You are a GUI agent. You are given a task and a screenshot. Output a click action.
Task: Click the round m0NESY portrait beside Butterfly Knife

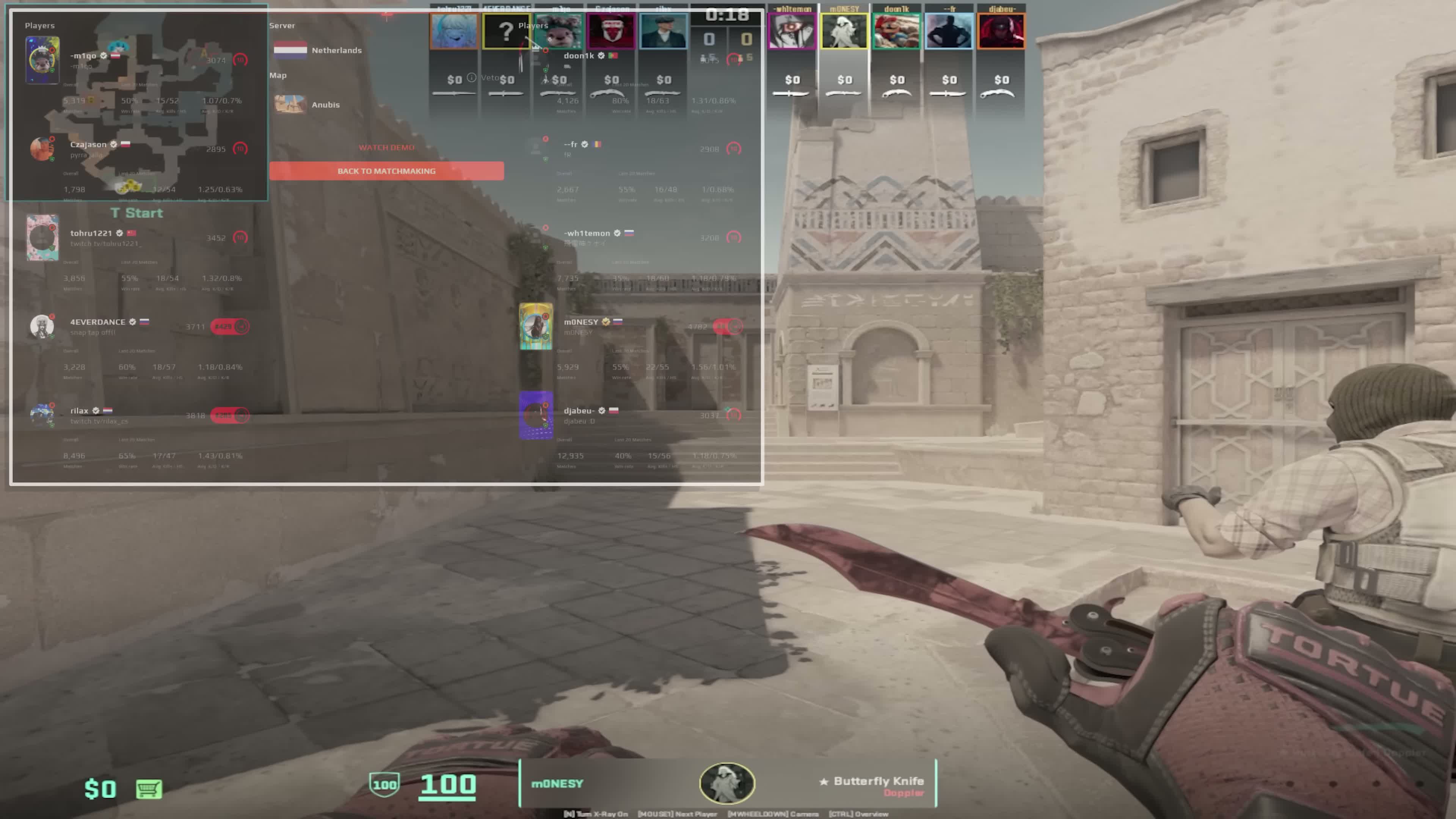pyautogui.click(x=727, y=783)
